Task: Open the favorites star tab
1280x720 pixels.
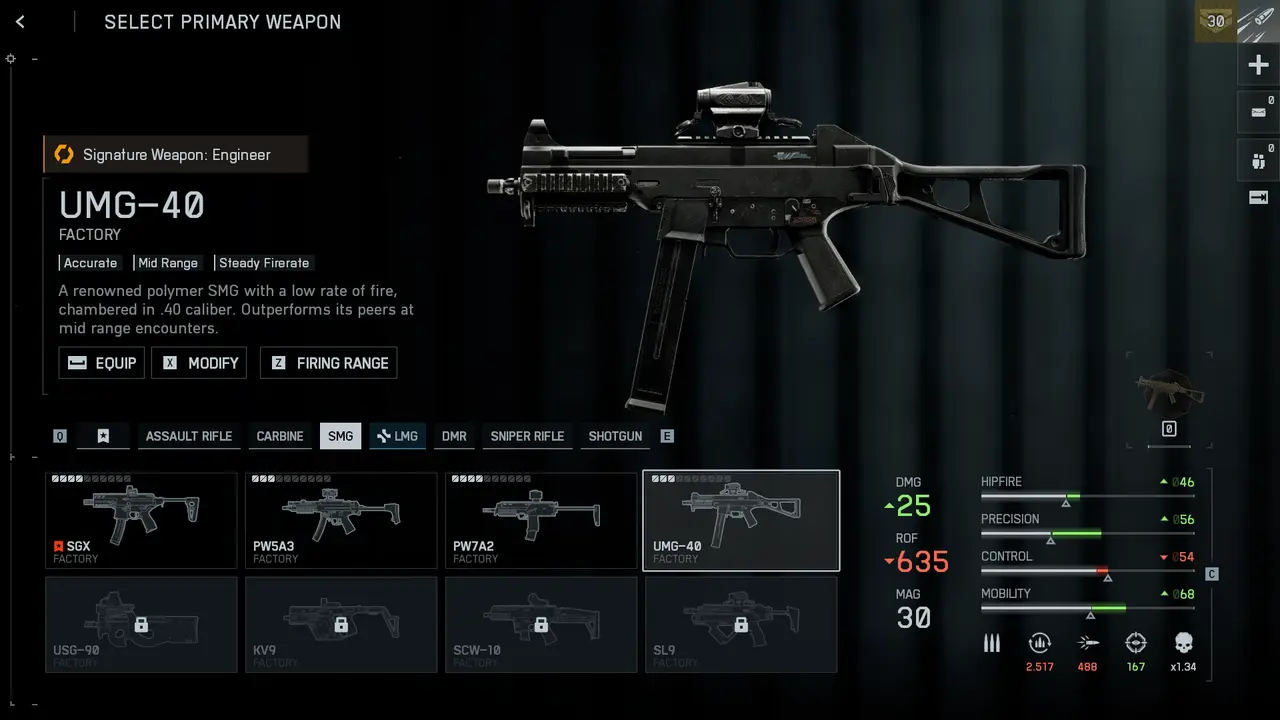Action: (103, 436)
